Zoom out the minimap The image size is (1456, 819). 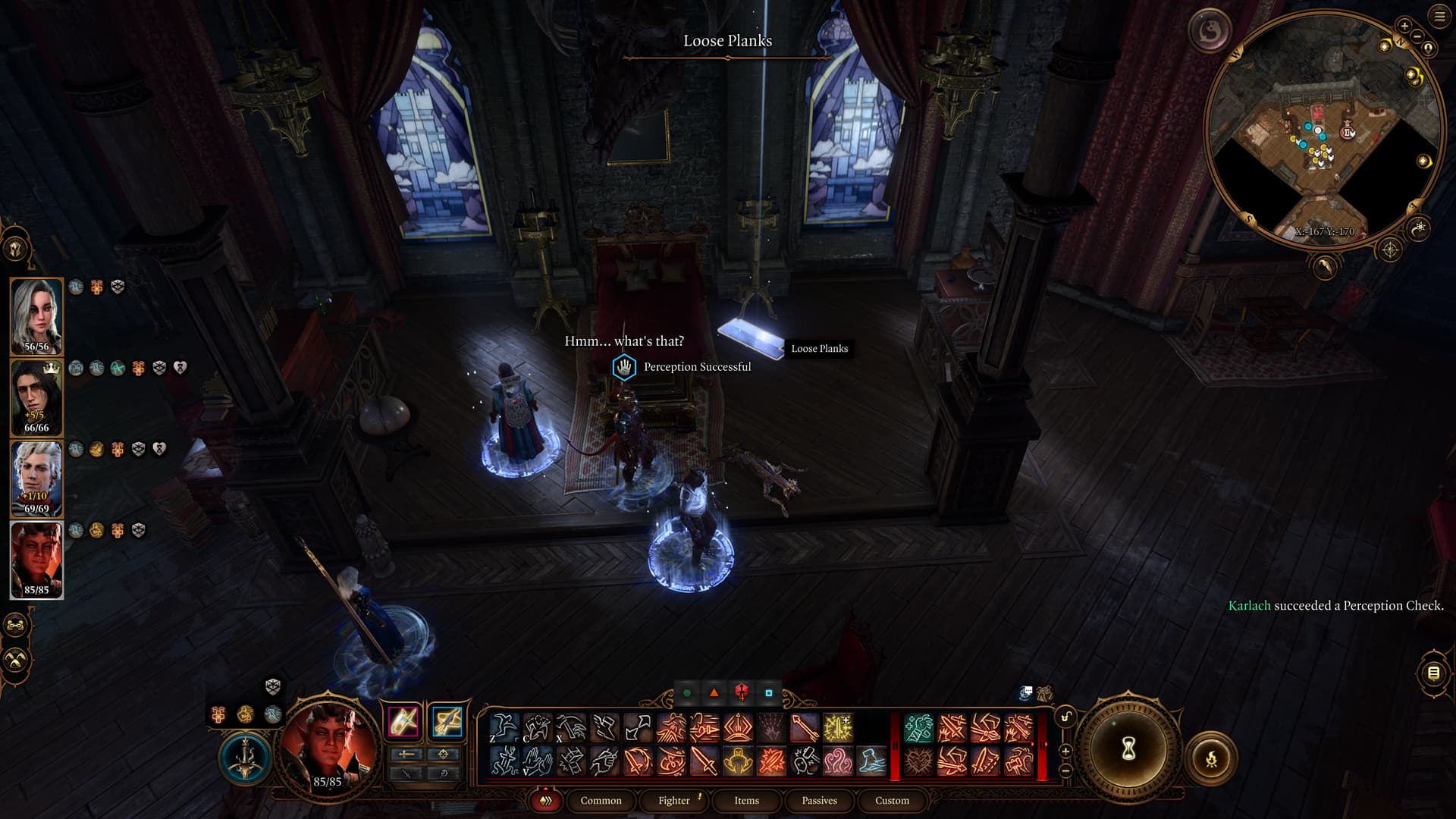point(1417,36)
